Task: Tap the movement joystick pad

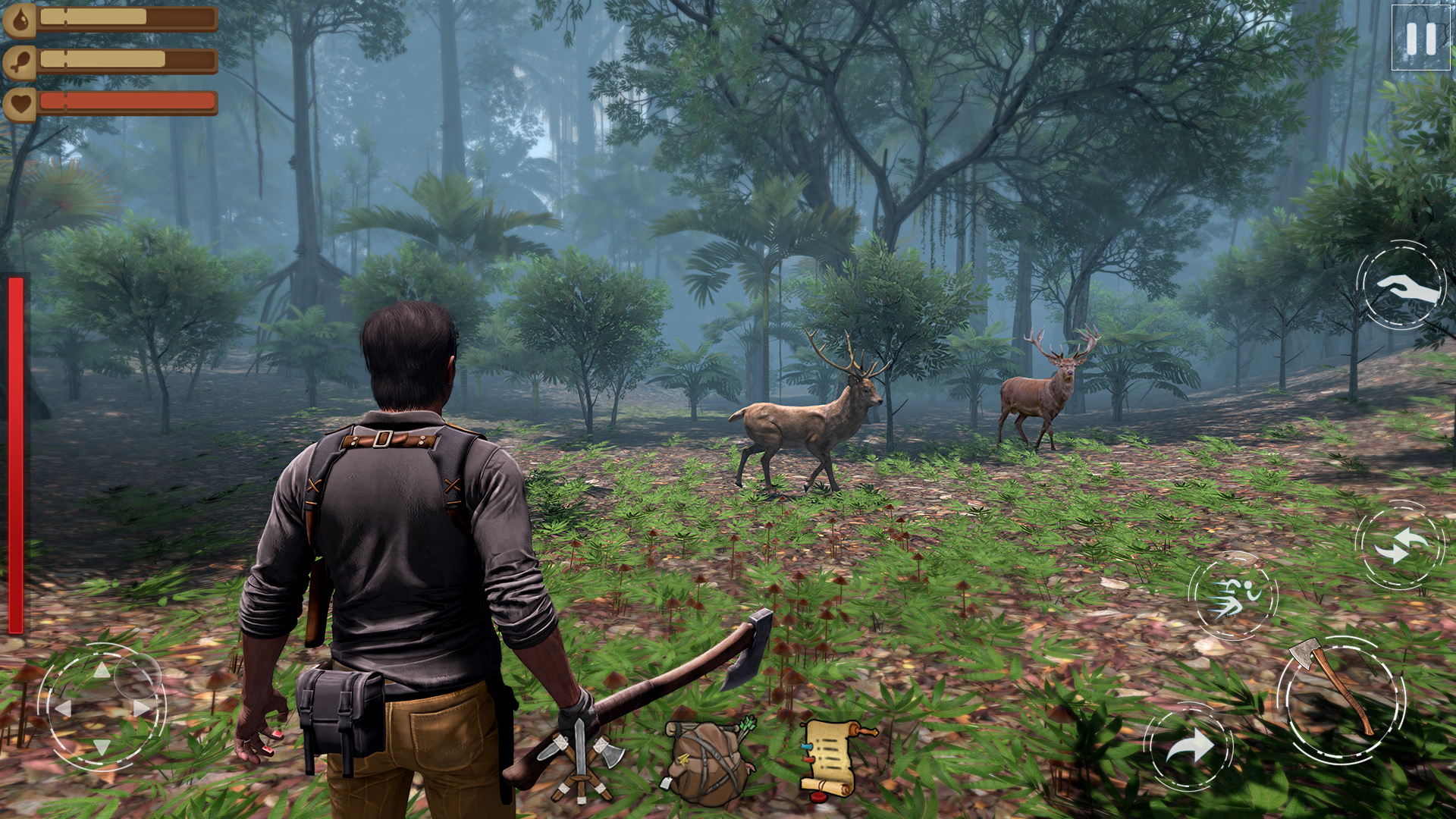Action: point(102,707)
